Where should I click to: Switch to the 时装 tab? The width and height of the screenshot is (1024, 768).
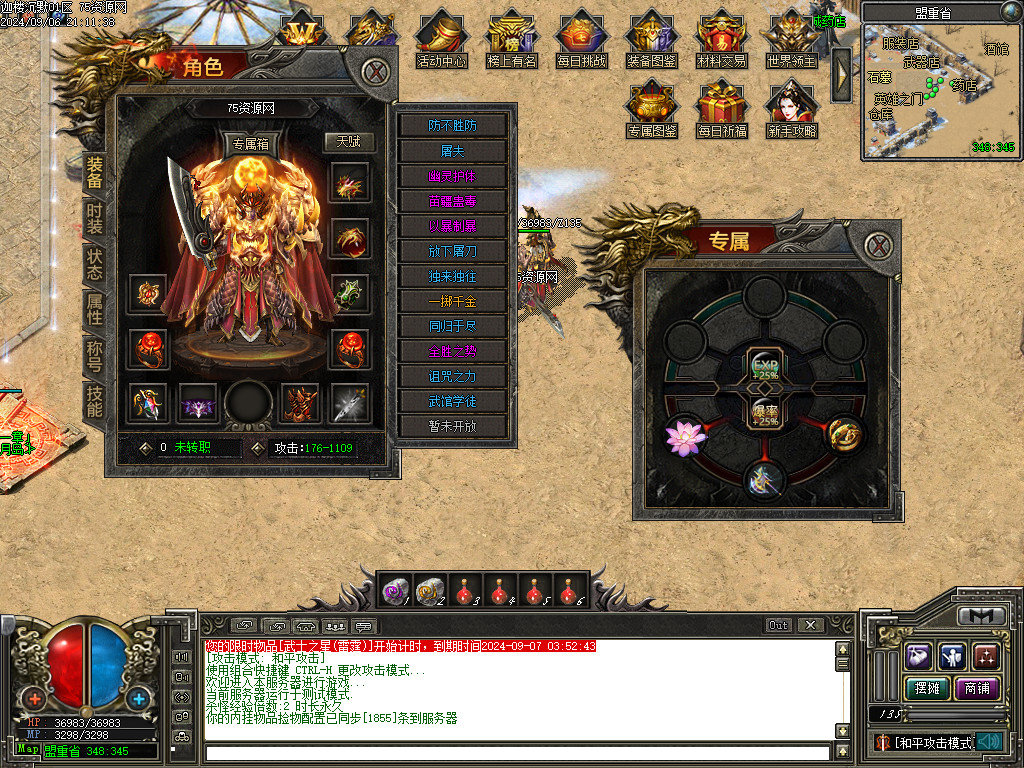[94, 220]
